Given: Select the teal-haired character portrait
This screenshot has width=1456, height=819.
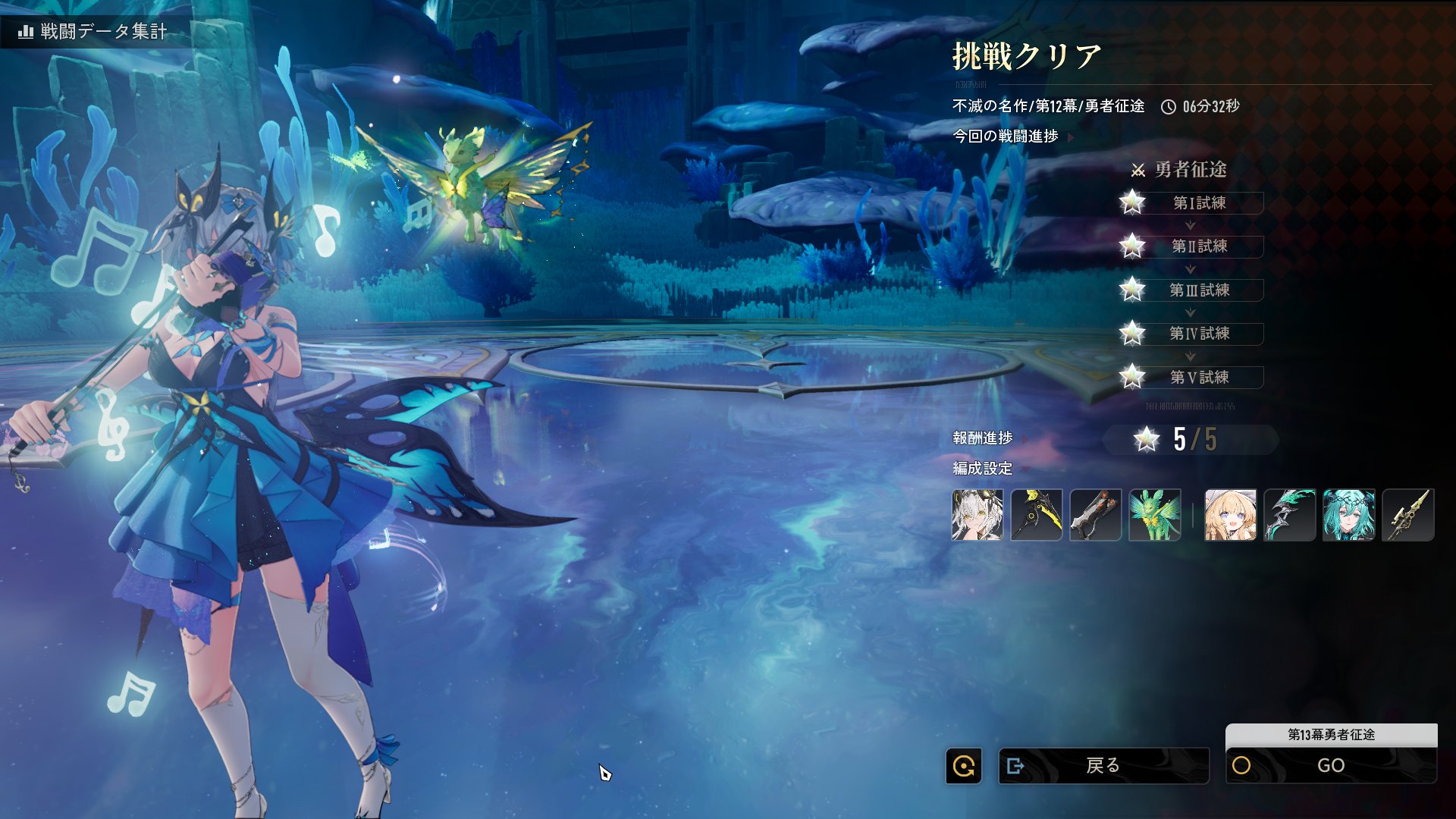Looking at the screenshot, I should click(1349, 515).
